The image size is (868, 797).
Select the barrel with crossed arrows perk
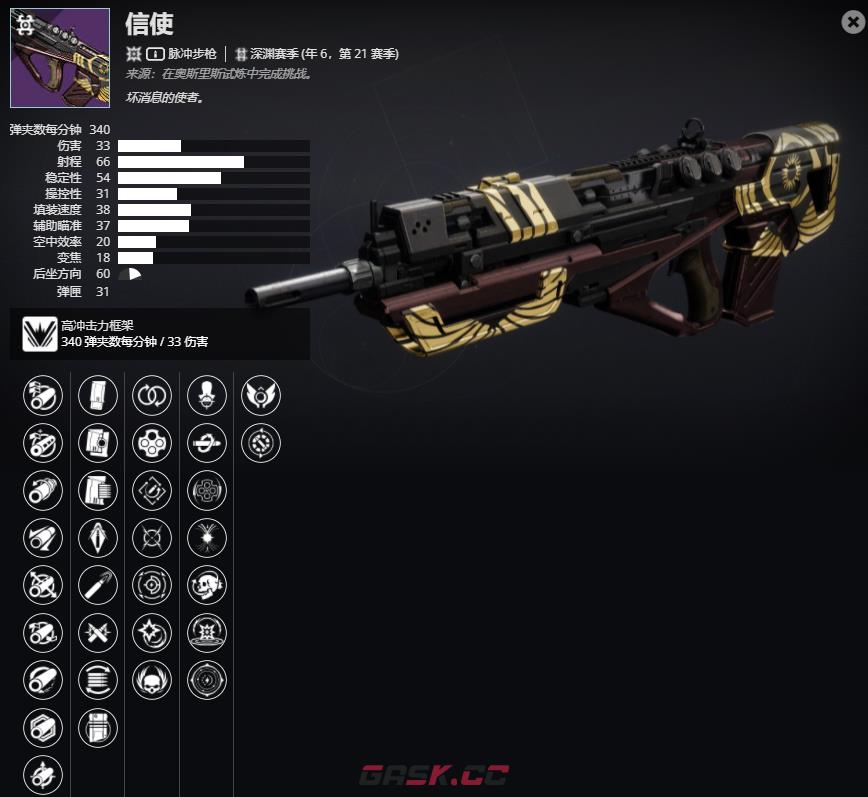(43, 585)
